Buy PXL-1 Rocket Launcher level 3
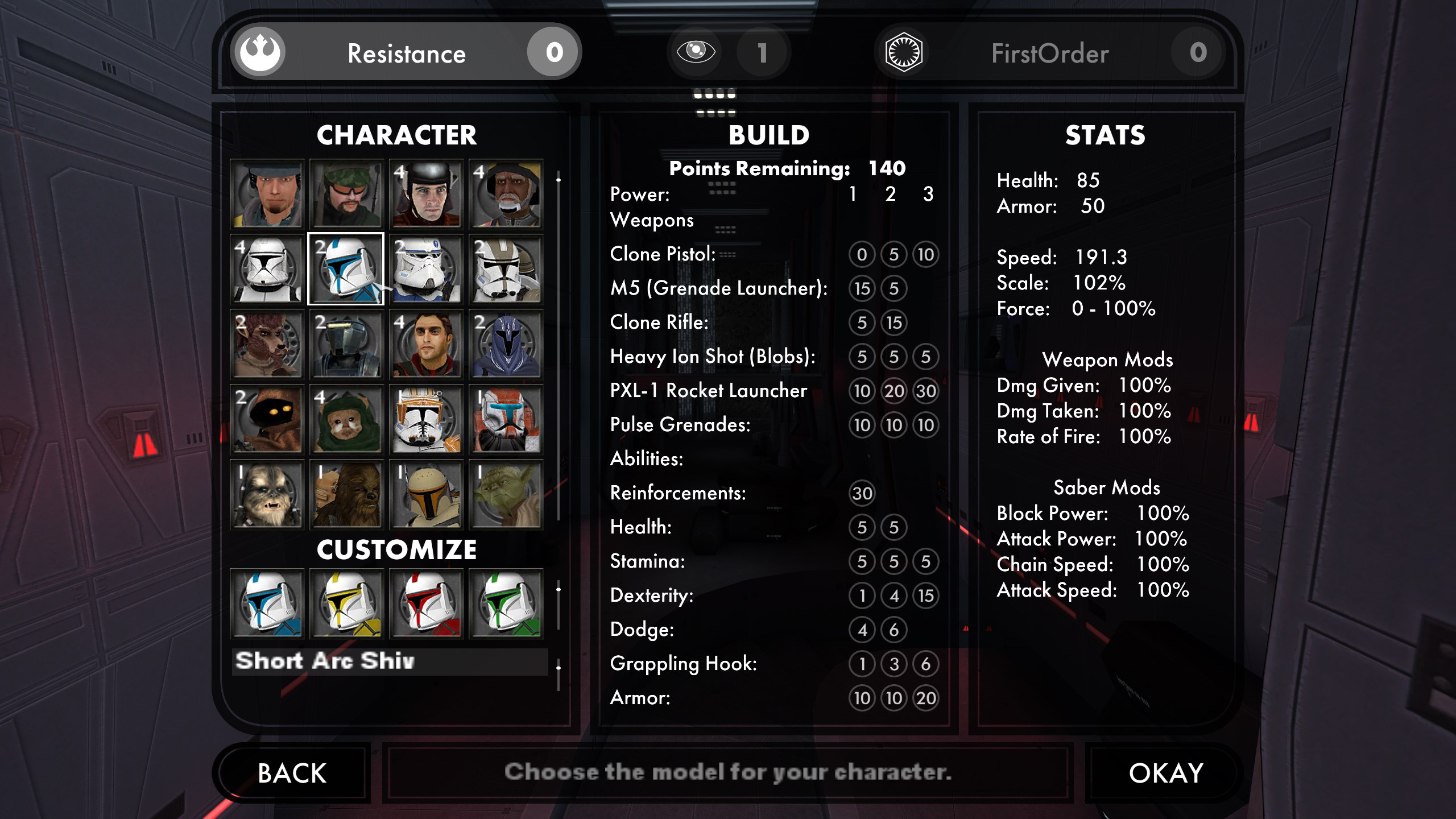 pos(925,391)
